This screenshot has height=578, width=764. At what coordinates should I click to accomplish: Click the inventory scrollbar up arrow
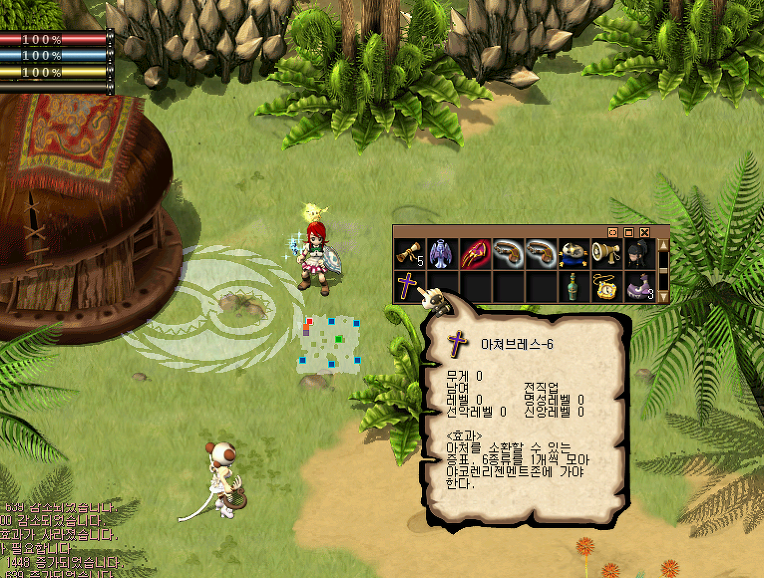click(663, 245)
